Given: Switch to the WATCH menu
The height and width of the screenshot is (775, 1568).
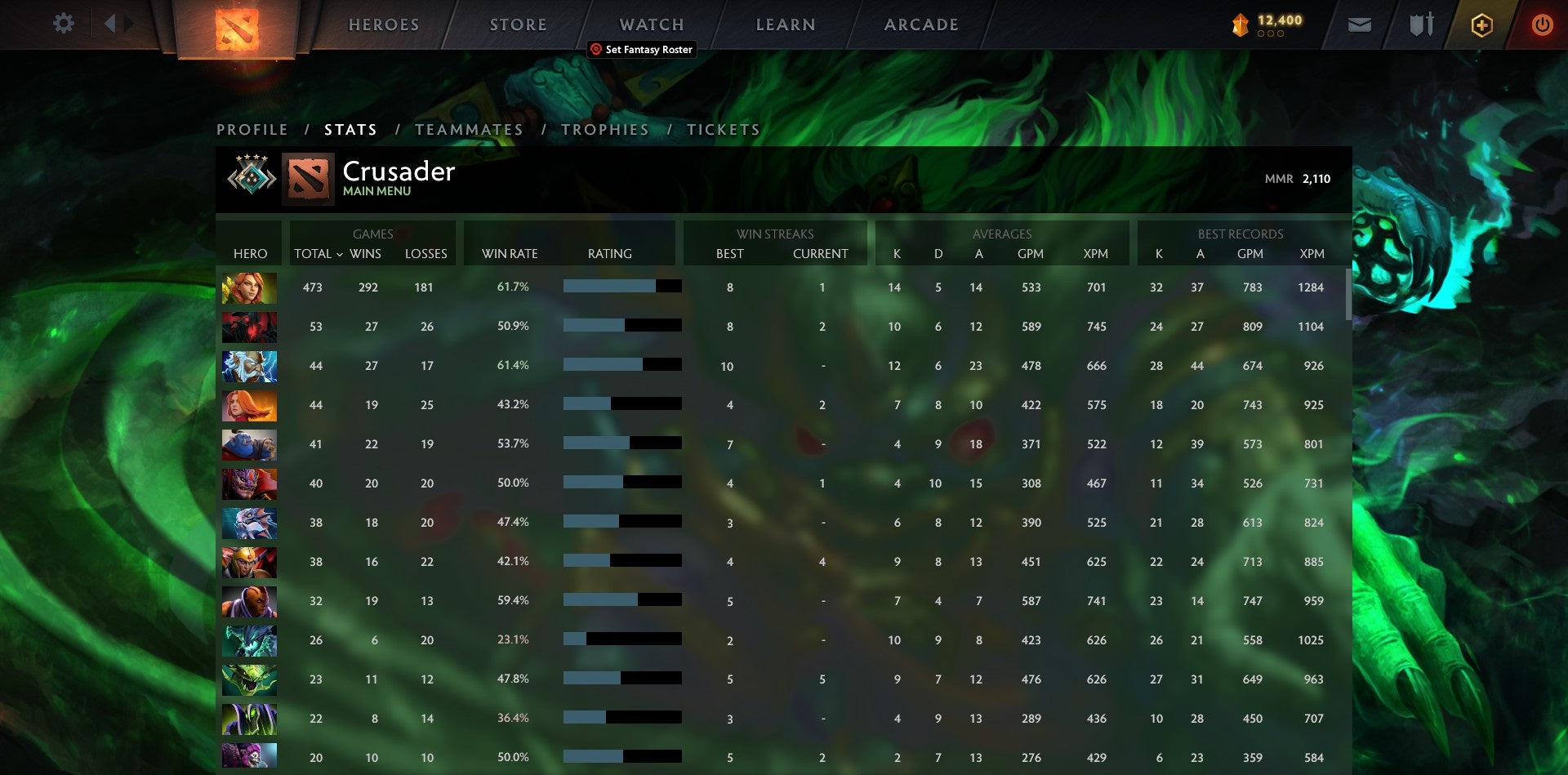Looking at the screenshot, I should [x=651, y=24].
